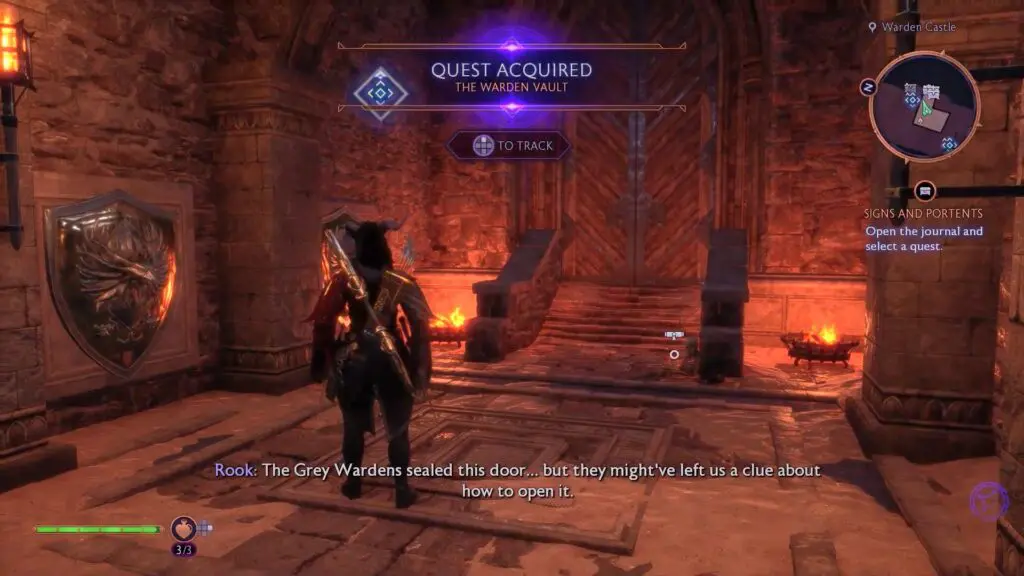This screenshot has height=576, width=1024.
Task: Click the purple companion ability icon
Action: pyautogui.click(x=988, y=501)
